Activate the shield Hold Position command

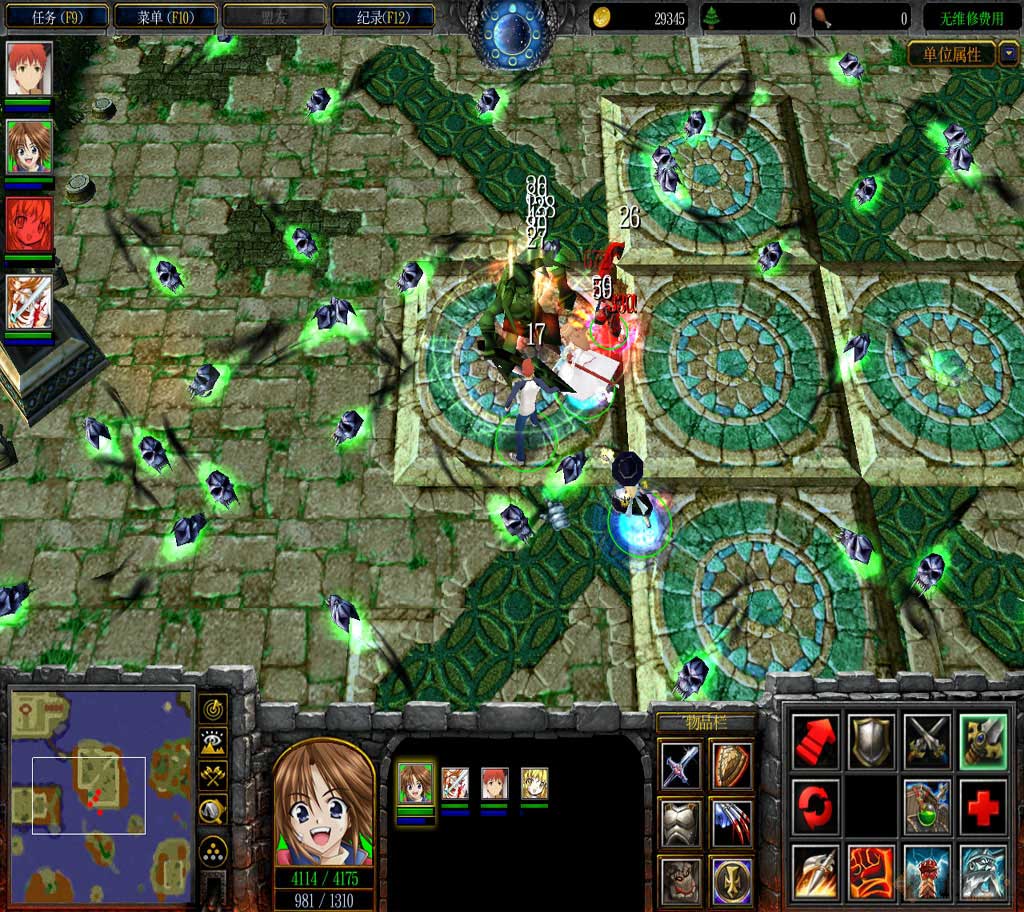click(x=869, y=741)
